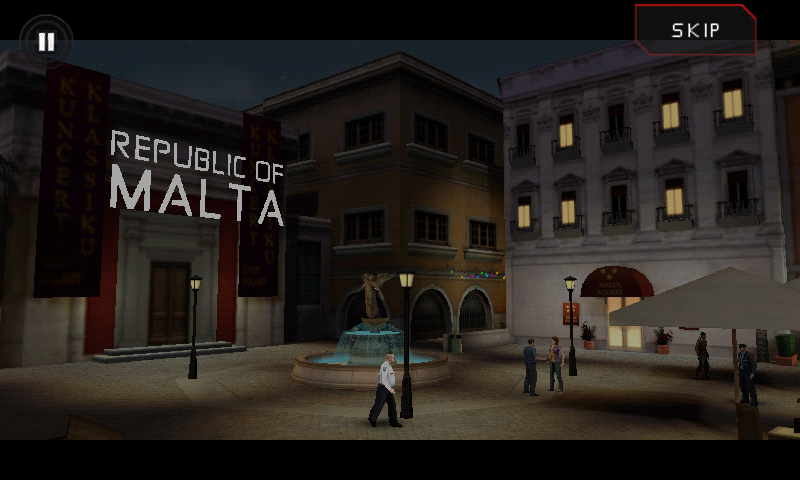This screenshot has height=480, width=800.
Task: Pause the game with the pause icon
Action: pyautogui.click(x=46, y=42)
